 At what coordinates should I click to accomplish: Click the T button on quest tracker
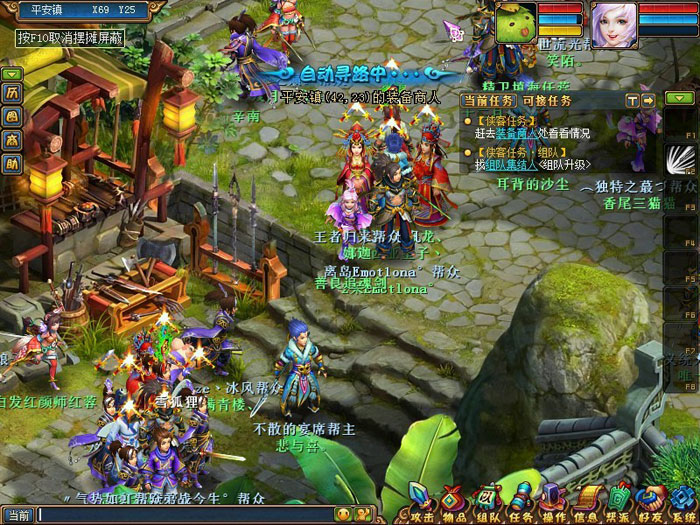pos(632,101)
